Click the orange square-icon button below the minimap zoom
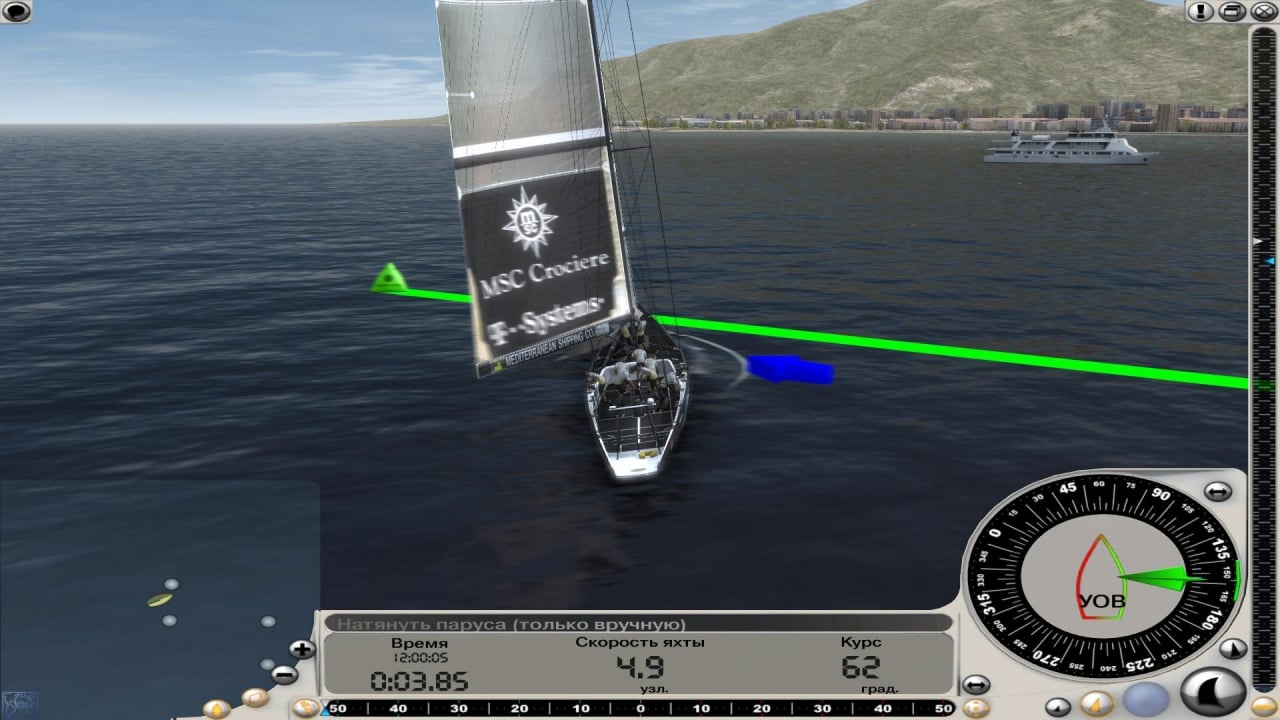Image resolution: width=1280 pixels, height=720 pixels. pyautogui.click(x=255, y=697)
